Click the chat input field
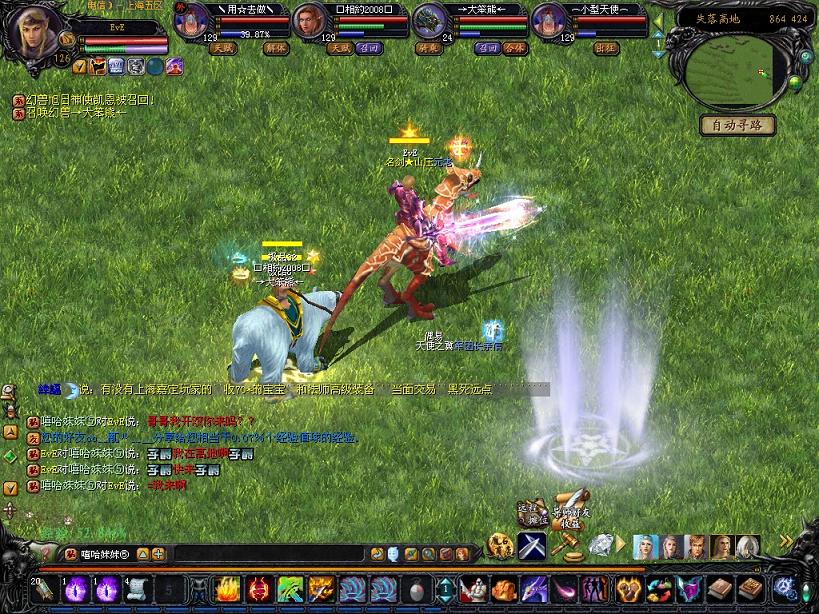819x614 pixels. pos(270,553)
